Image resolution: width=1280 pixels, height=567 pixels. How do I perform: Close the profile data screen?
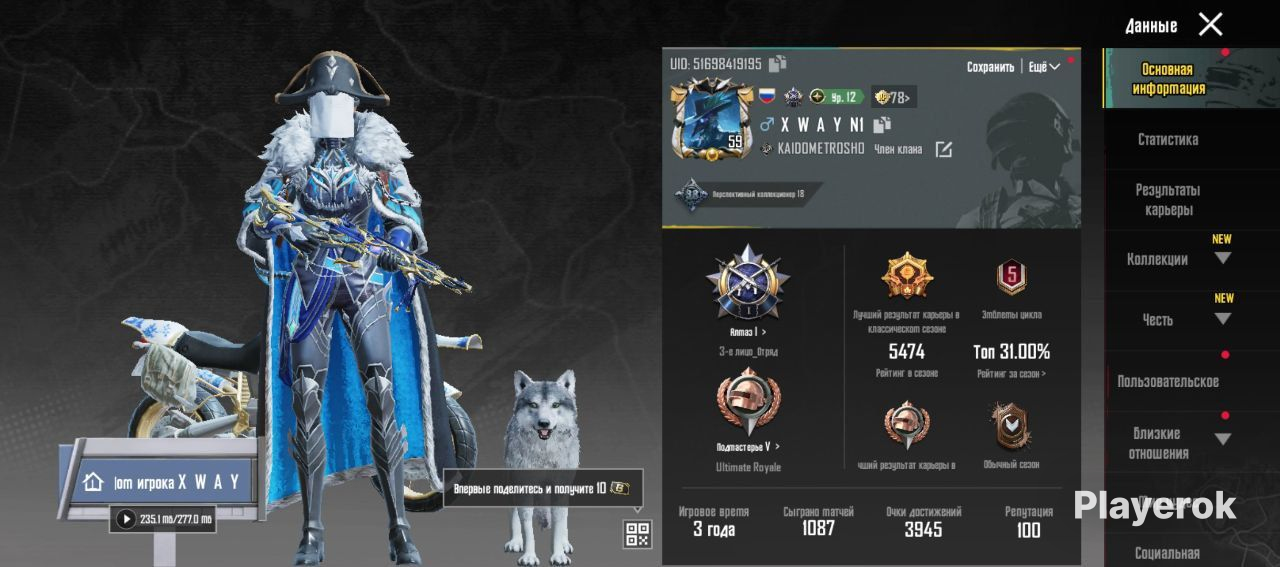(1210, 25)
